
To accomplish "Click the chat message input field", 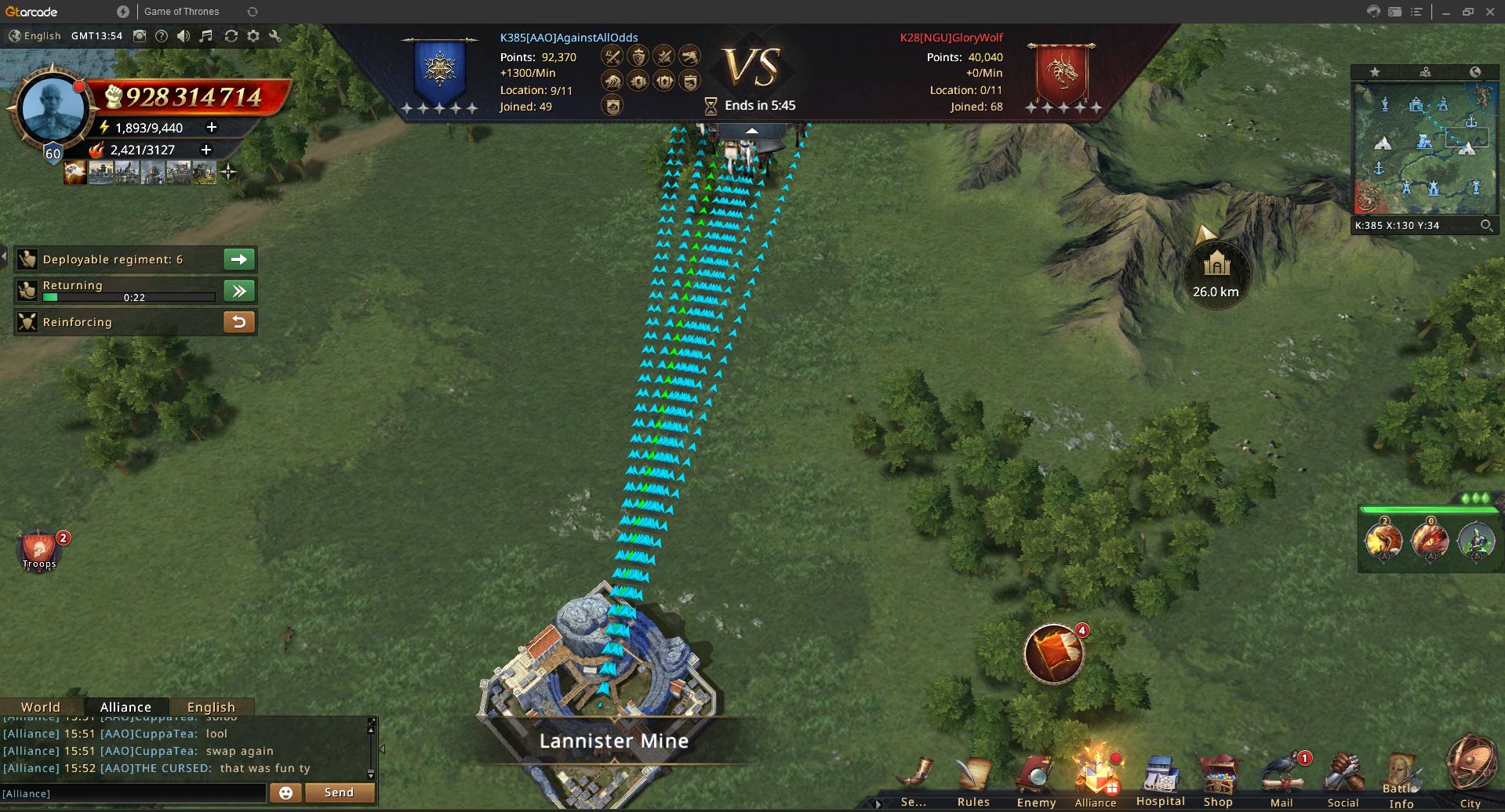I will click(x=133, y=793).
